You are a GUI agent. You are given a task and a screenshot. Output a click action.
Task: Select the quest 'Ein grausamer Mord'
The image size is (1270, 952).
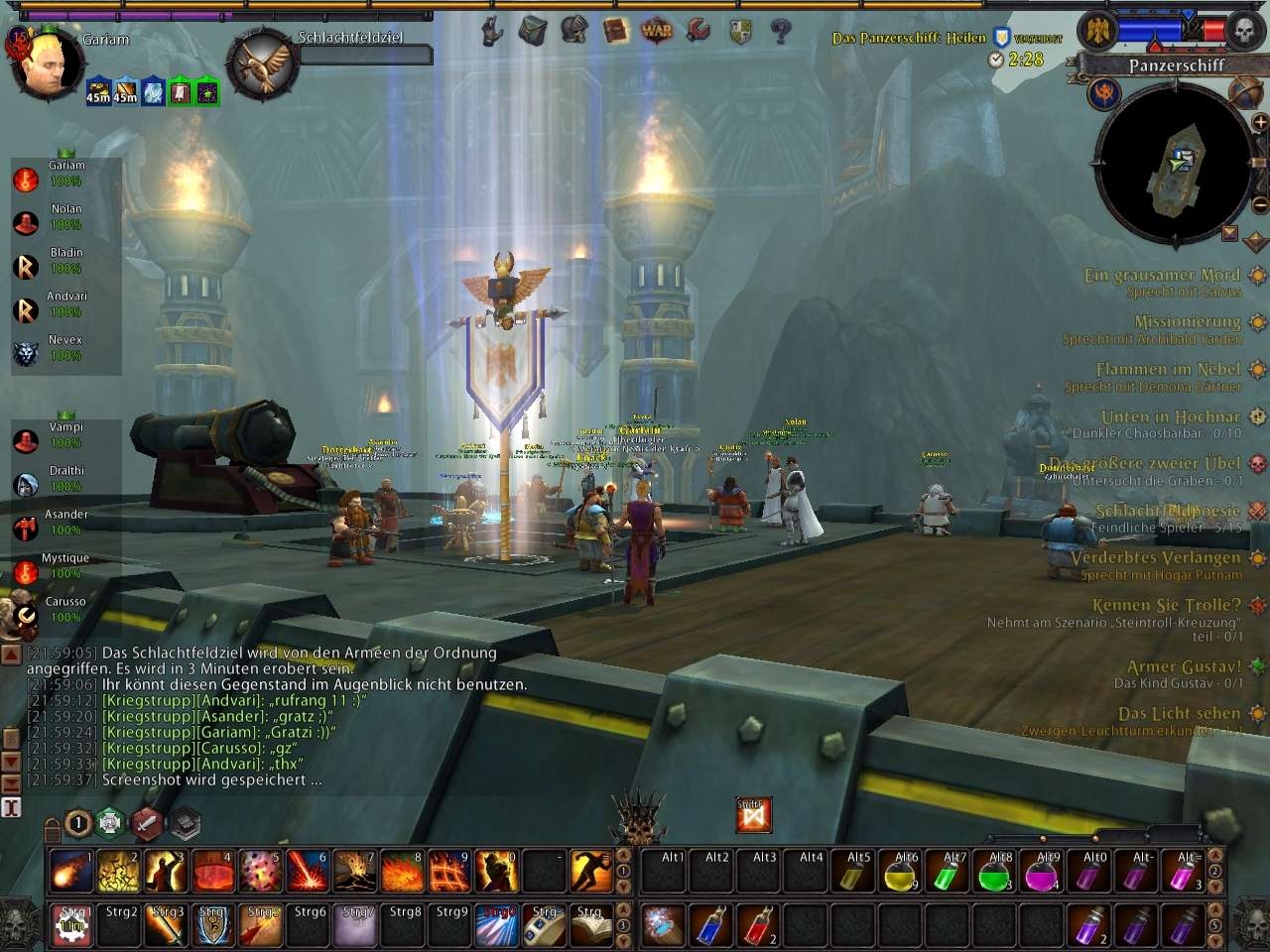1161,275
